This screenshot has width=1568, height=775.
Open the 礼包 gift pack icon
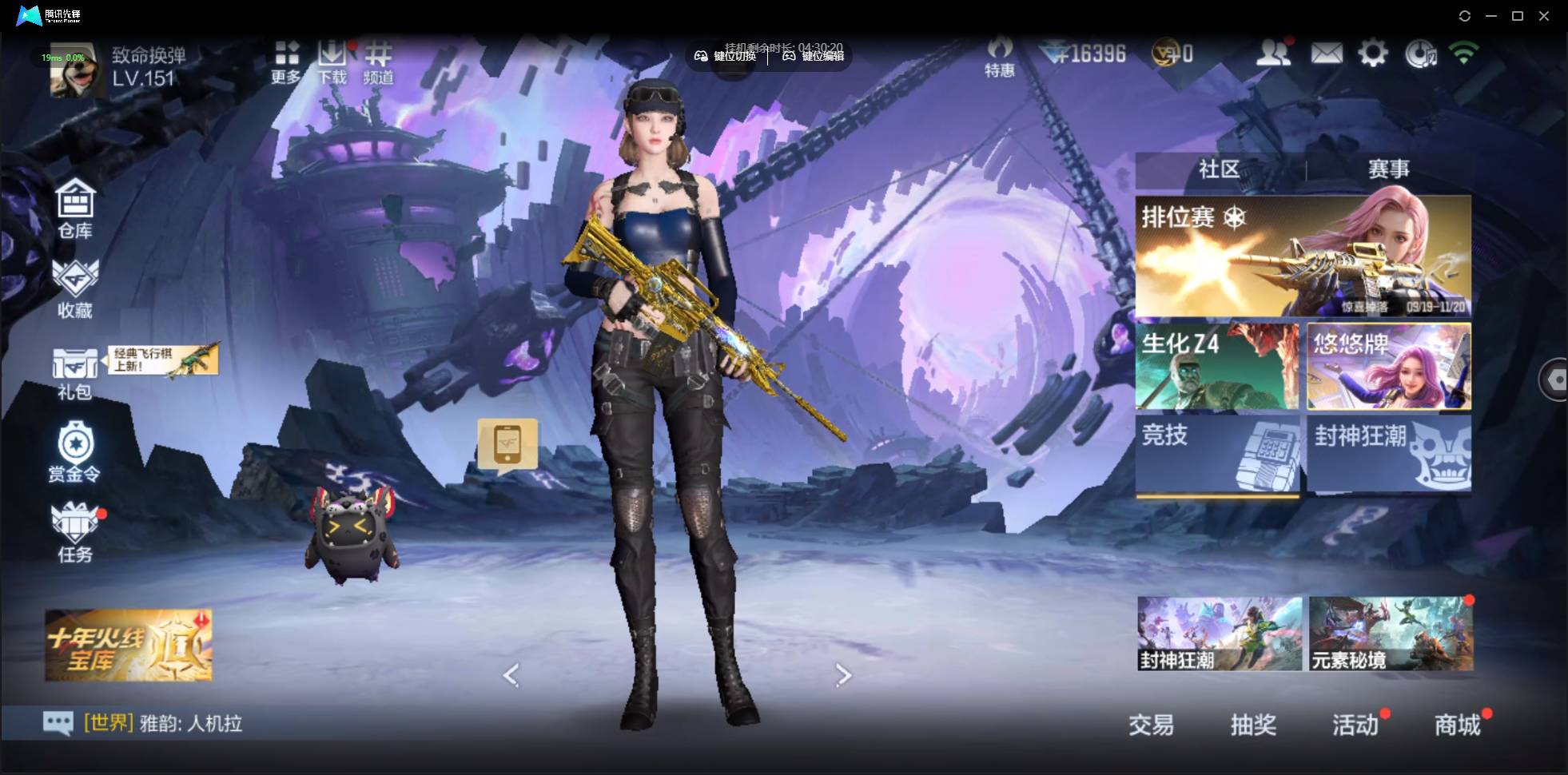[x=74, y=372]
